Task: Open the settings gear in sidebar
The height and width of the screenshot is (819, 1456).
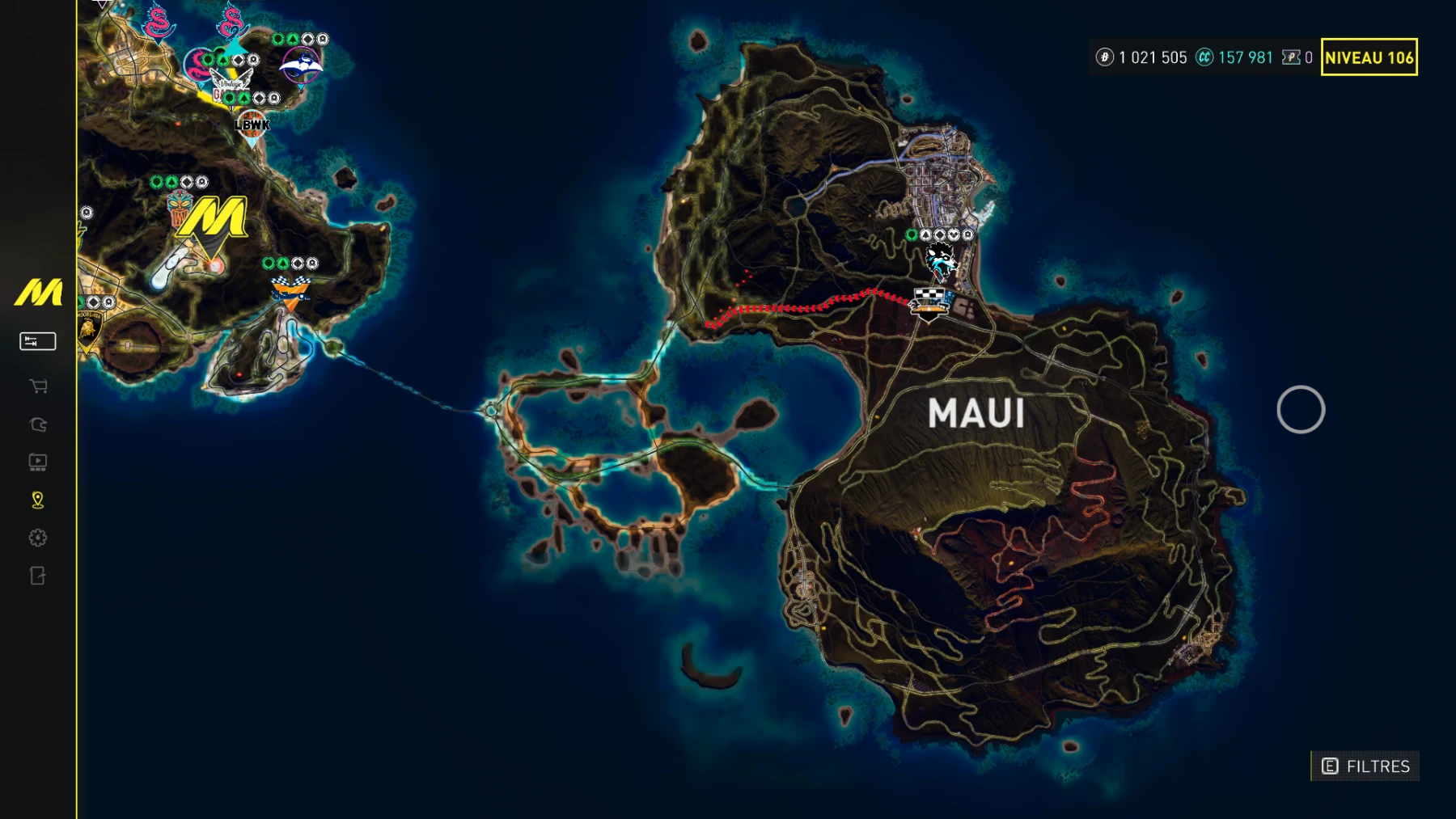Action: pyautogui.click(x=38, y=538)
